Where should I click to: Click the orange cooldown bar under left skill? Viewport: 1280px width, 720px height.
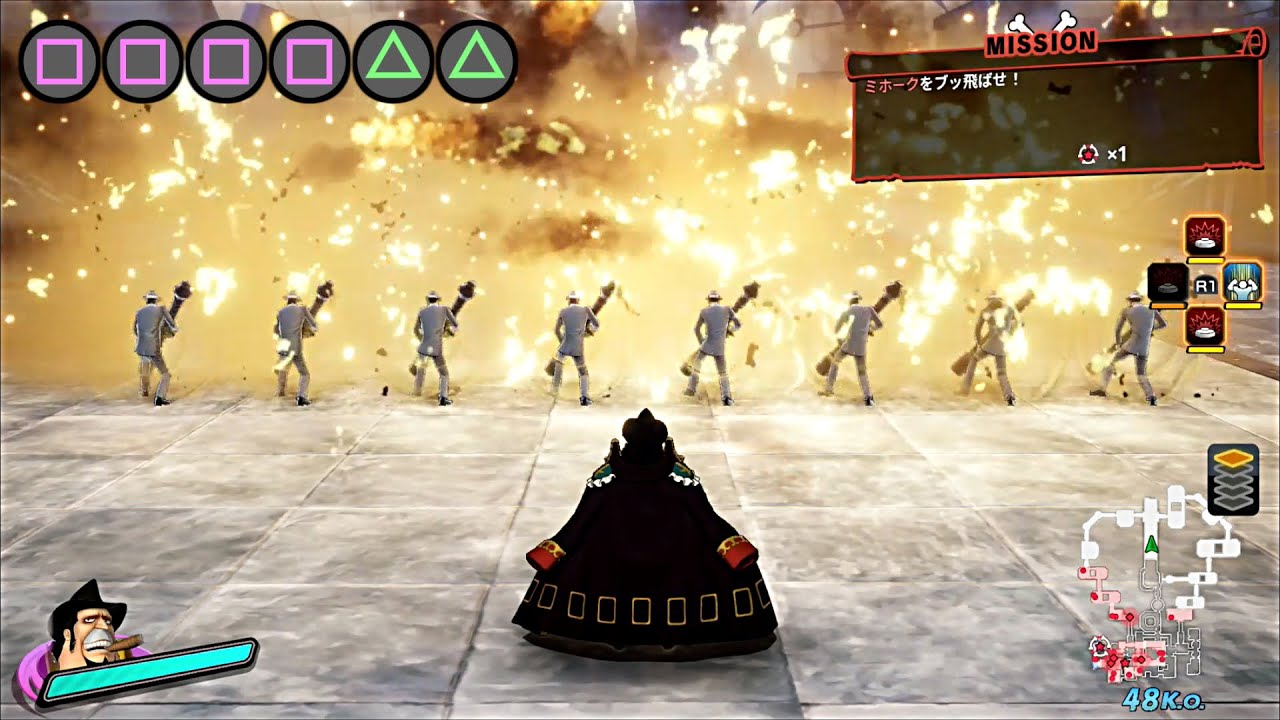click(x=1168, y=306)
